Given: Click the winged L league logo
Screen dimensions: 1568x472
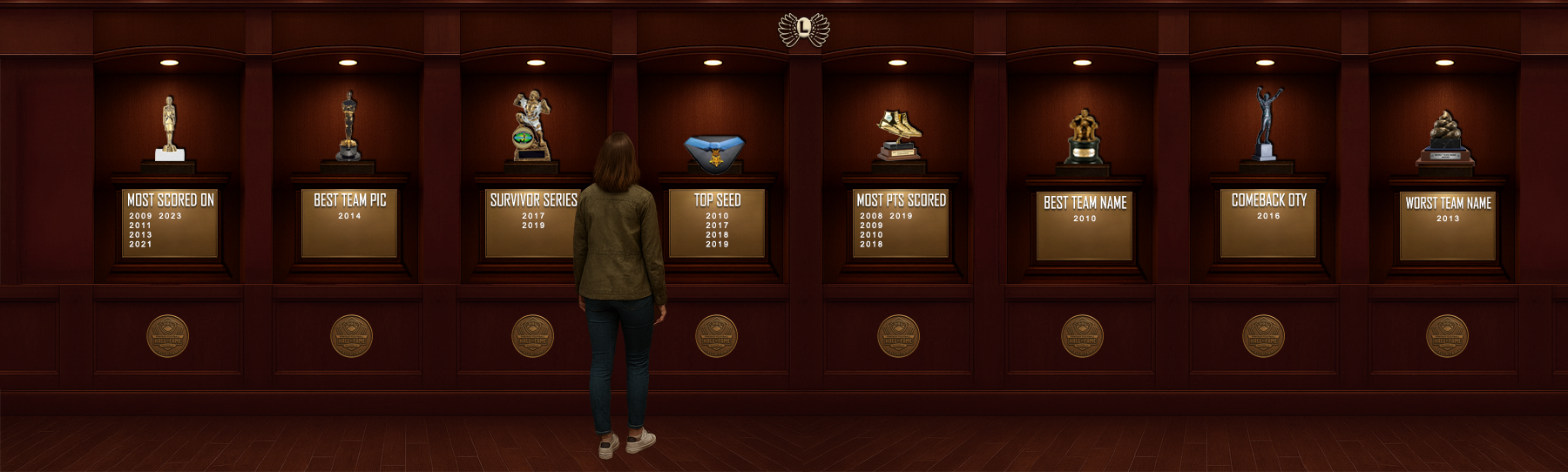Looking at the screenshot, I should 803,30.
